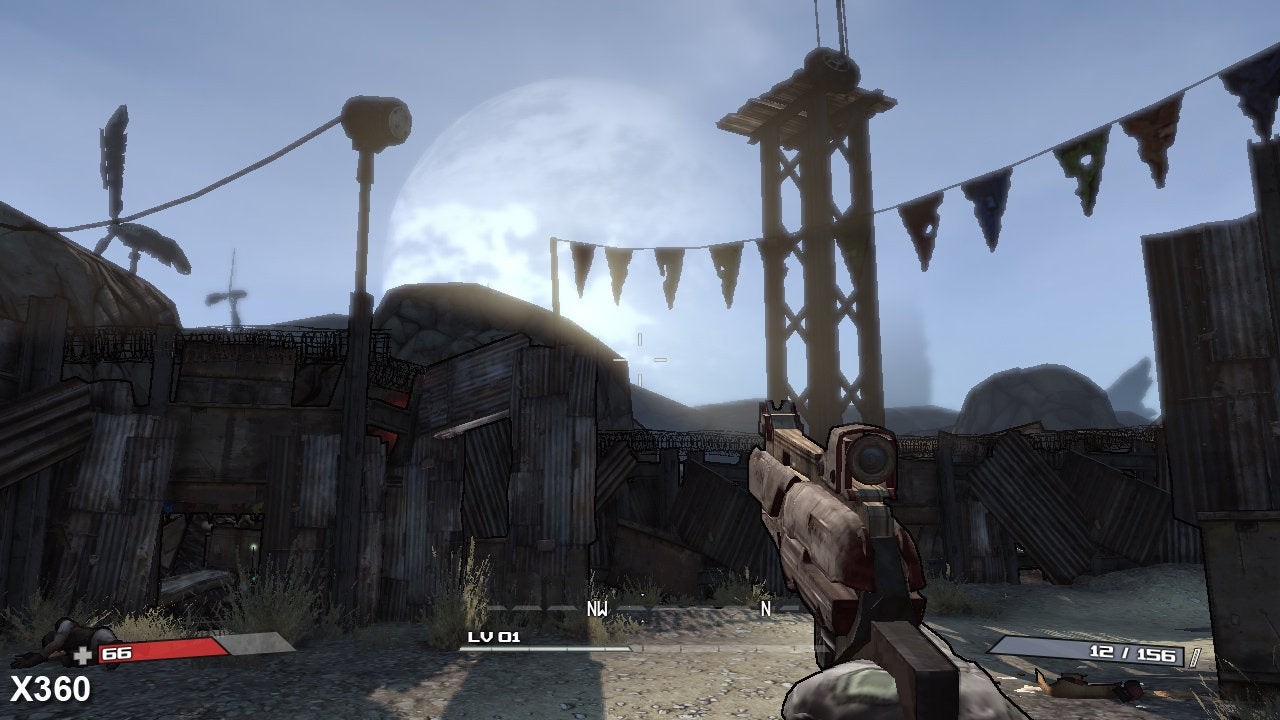Select the N marker on the compass
1280x720 pixels.
coord(766,607)
